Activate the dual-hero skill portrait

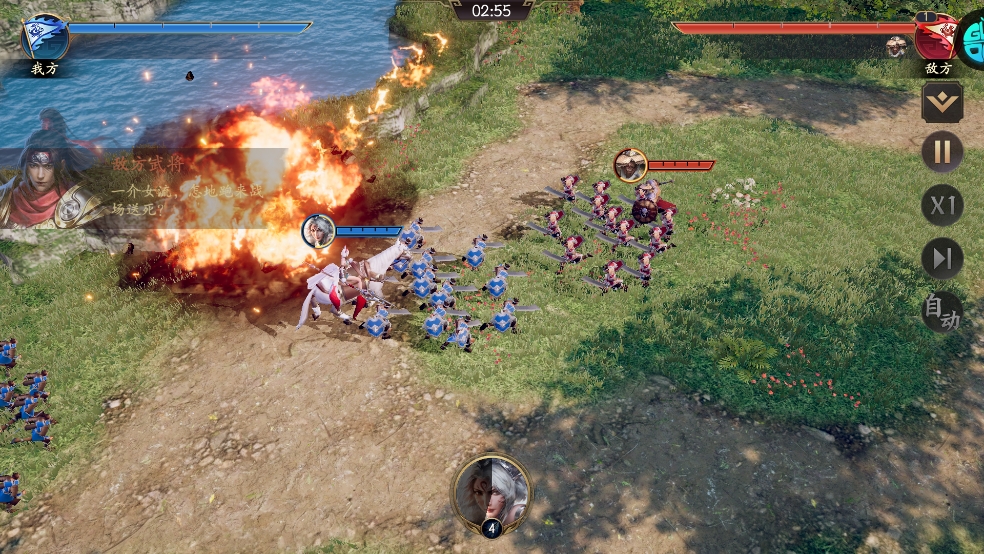pyautogui.click(x=492, y=492)
